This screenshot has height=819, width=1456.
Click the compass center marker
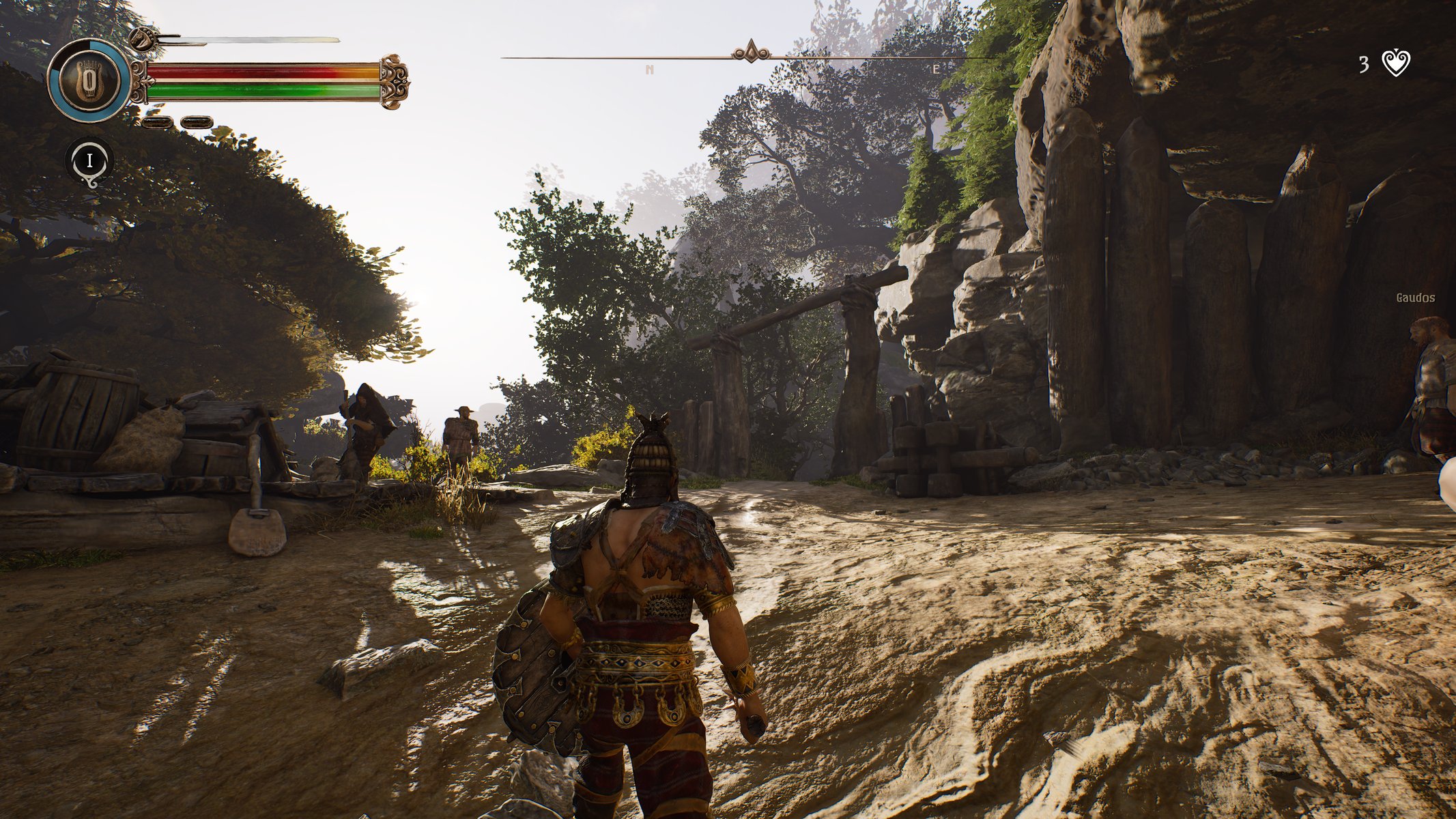coord(751,52)
